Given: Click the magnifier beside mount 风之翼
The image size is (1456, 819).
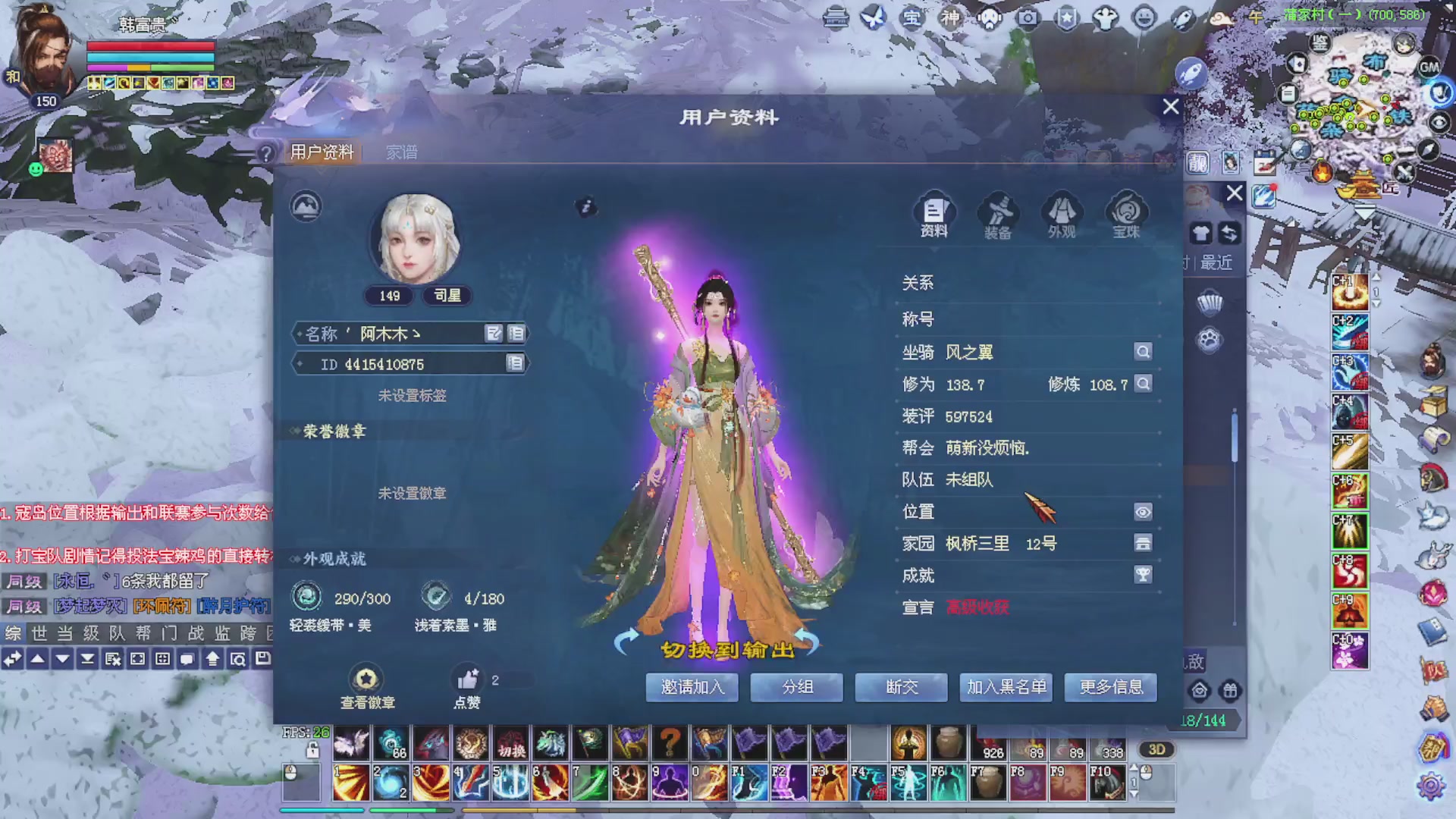Looking at the screenshot, I should tap(1143, 351).
